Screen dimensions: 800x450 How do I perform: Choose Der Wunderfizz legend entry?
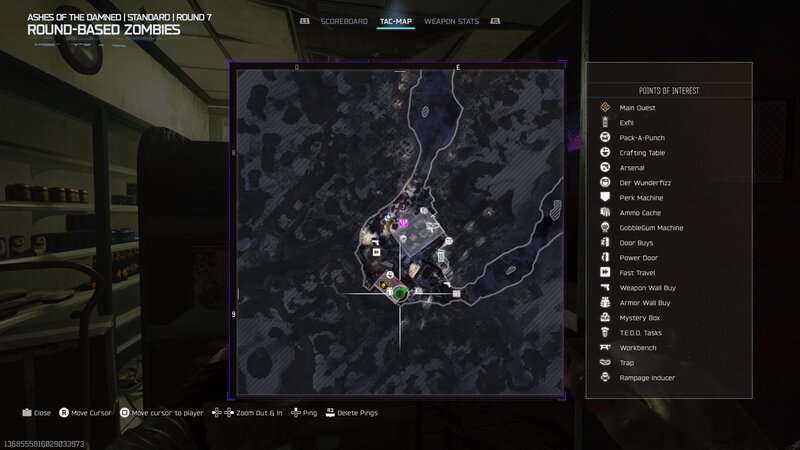tap(642, 183)
